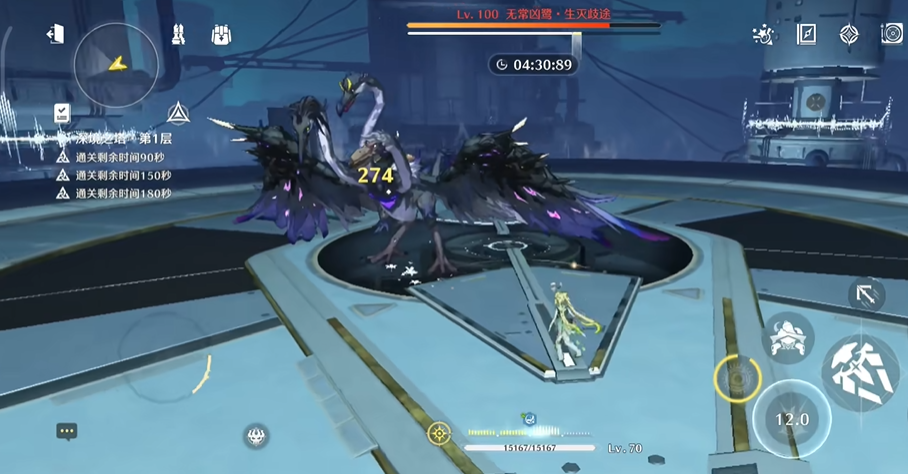The width and height of the screenshot is (908, 474).
Task: Use the skill showing 12.0 cooldown
Action: 792,419
